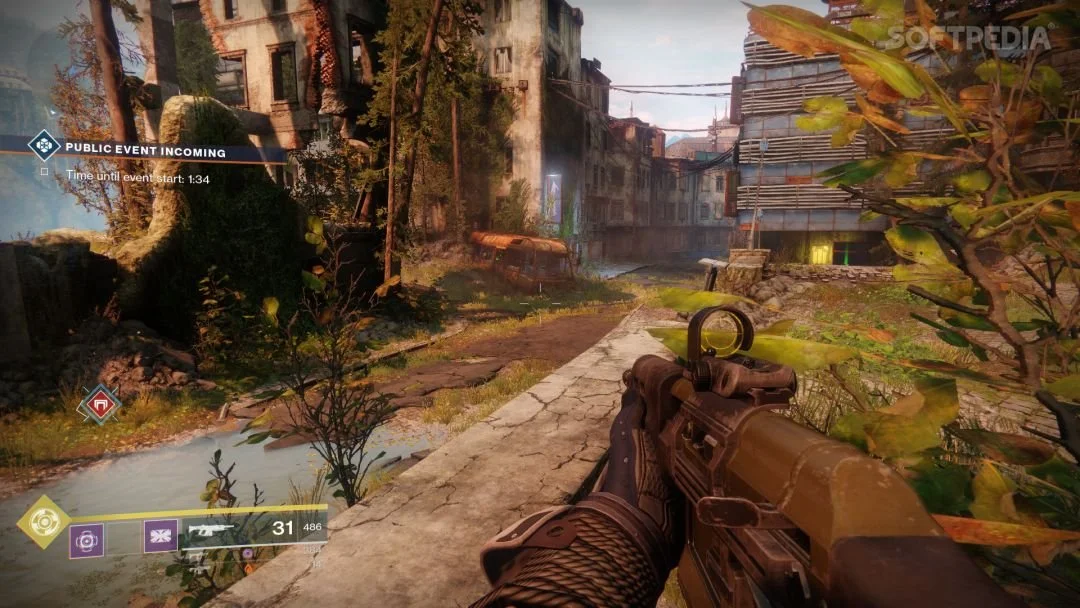Screen dimensions: 1080x608
Task: Select the equipped rifle weapon icon
Action: (211, 530)
